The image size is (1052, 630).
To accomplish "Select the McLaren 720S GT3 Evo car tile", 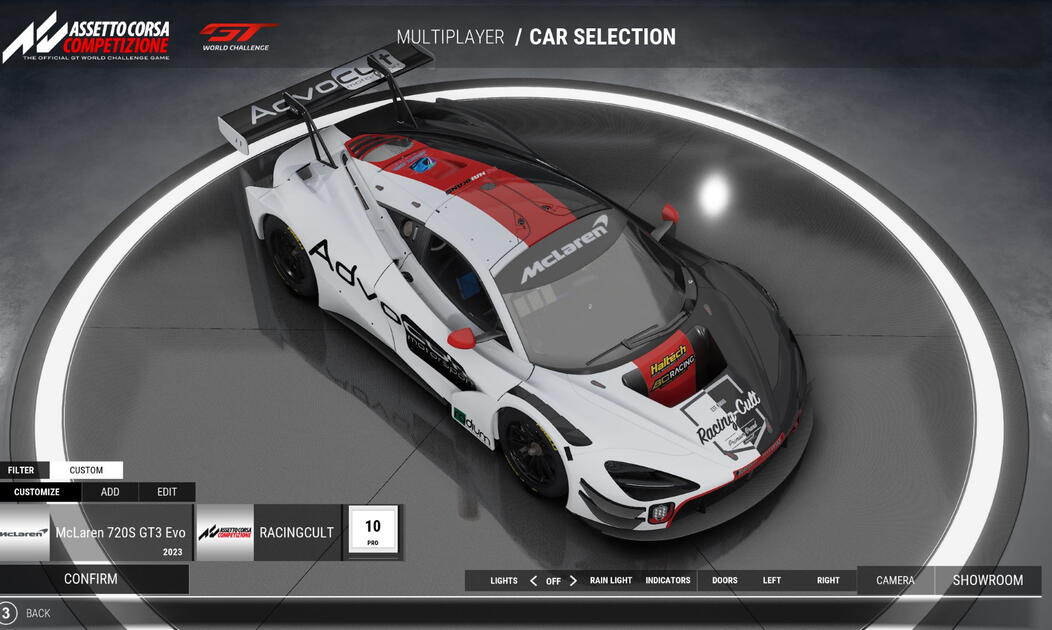I will [96, 532].
